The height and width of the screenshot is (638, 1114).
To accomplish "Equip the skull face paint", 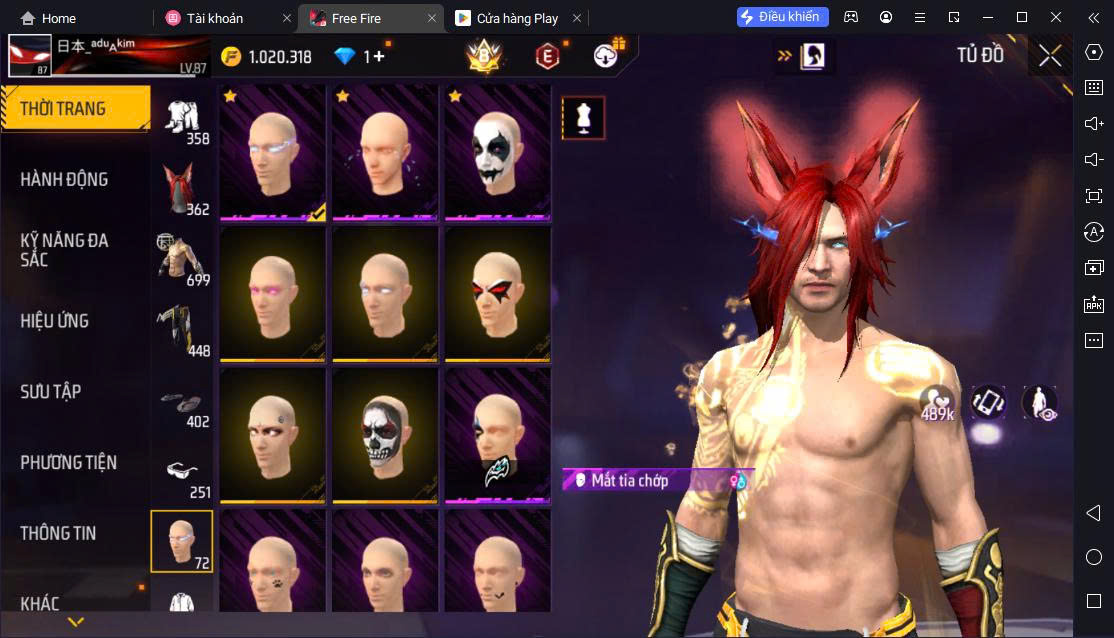I will click(x=385, y=436).
